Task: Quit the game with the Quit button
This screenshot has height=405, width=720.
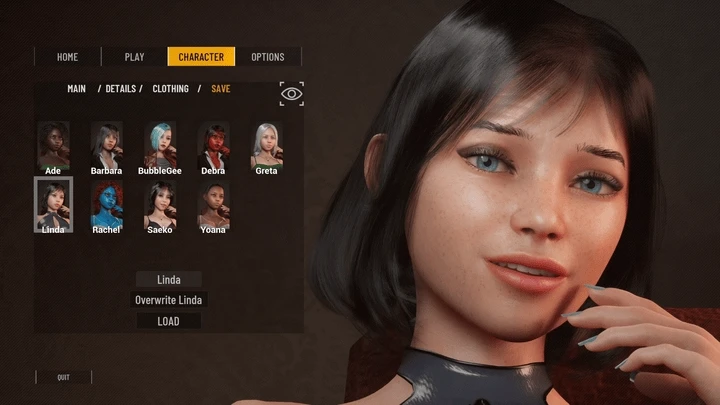Action: tap(63, 377)
